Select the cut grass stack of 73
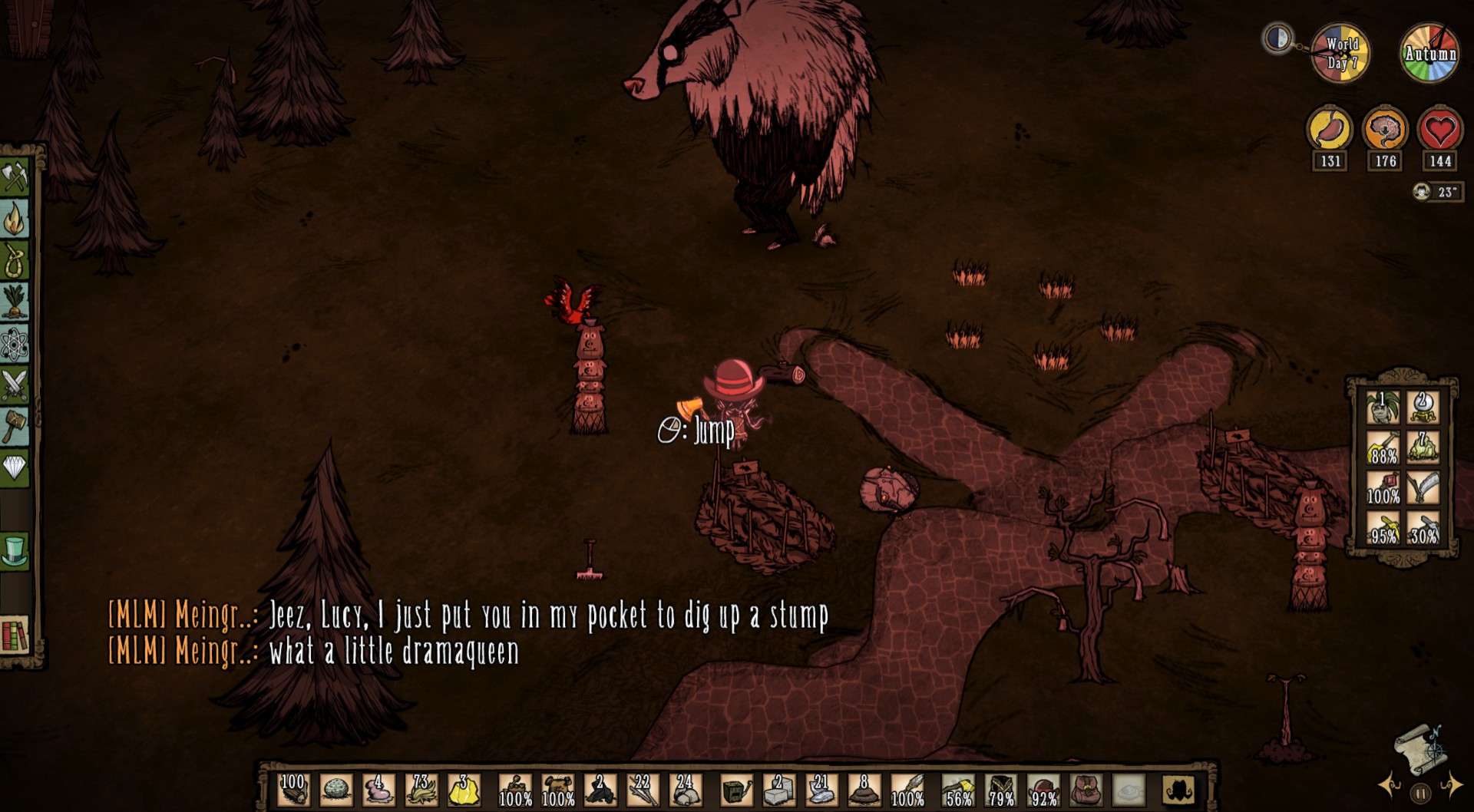The height and width of the screenshot is (812, 1474). [421, 790]
